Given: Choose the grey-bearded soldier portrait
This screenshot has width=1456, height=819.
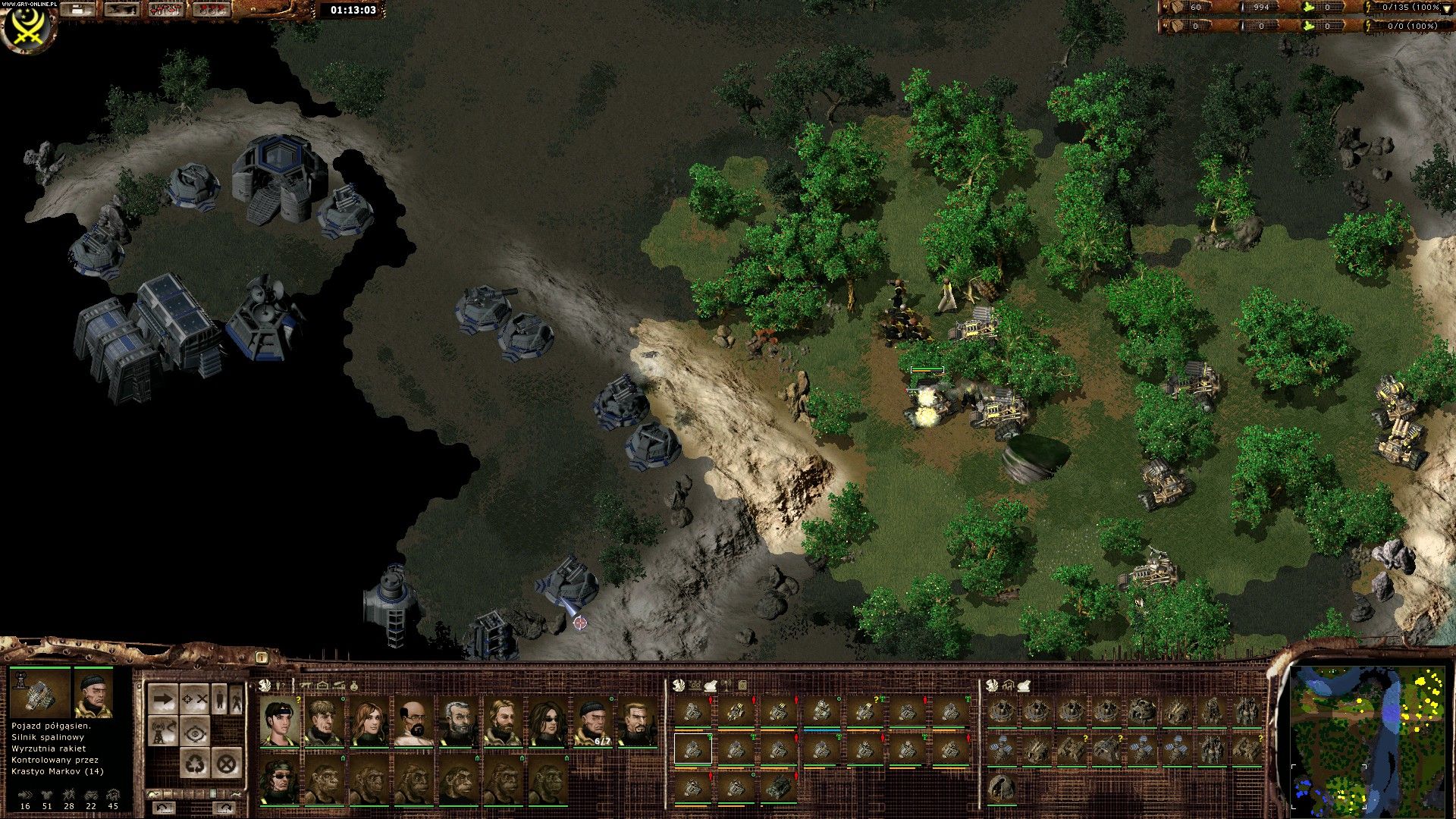Looking at the screenshot, I should point(459,722).
